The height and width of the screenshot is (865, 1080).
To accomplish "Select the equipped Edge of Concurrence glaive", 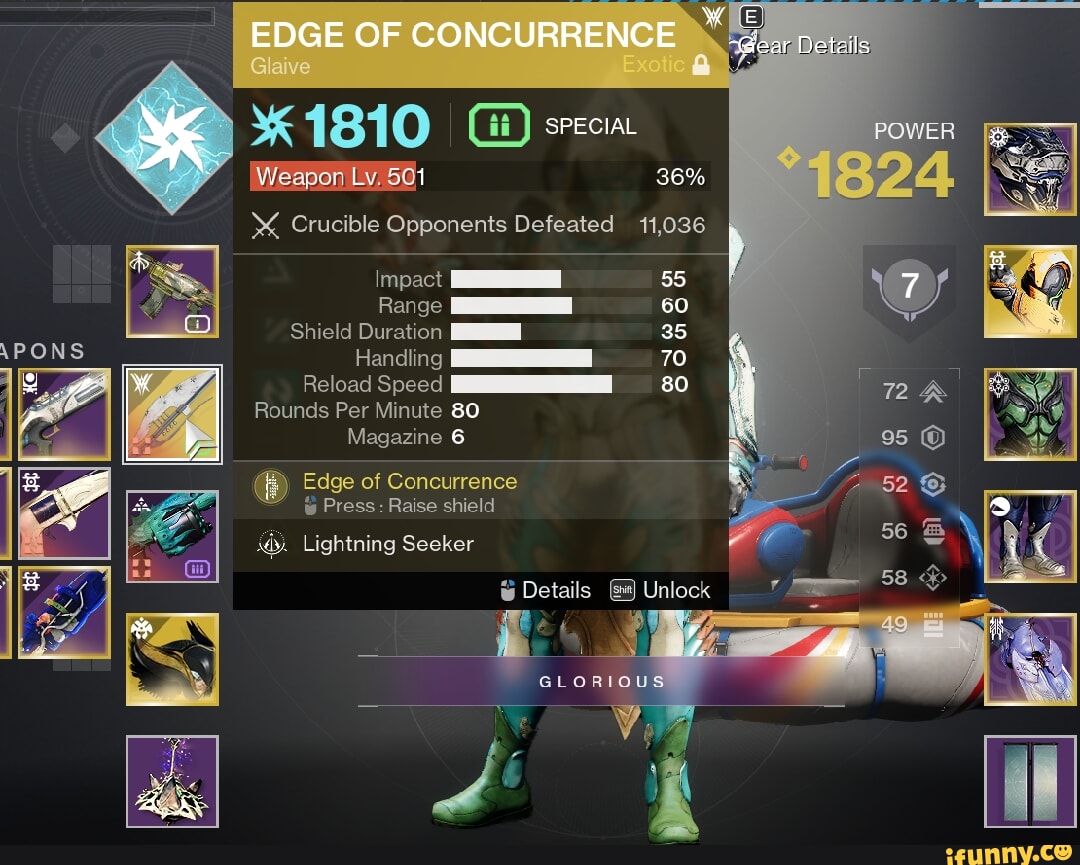I will (x=172, y=414).
